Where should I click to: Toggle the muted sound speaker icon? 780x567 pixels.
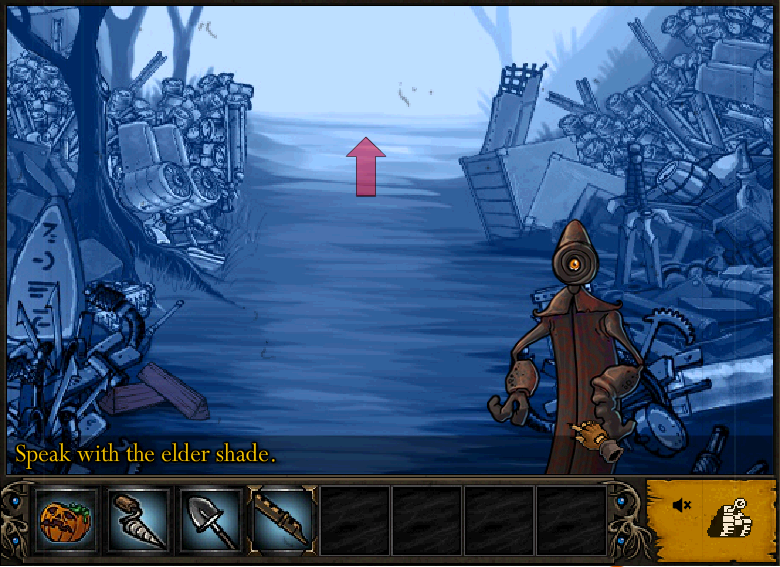(682, 506)
